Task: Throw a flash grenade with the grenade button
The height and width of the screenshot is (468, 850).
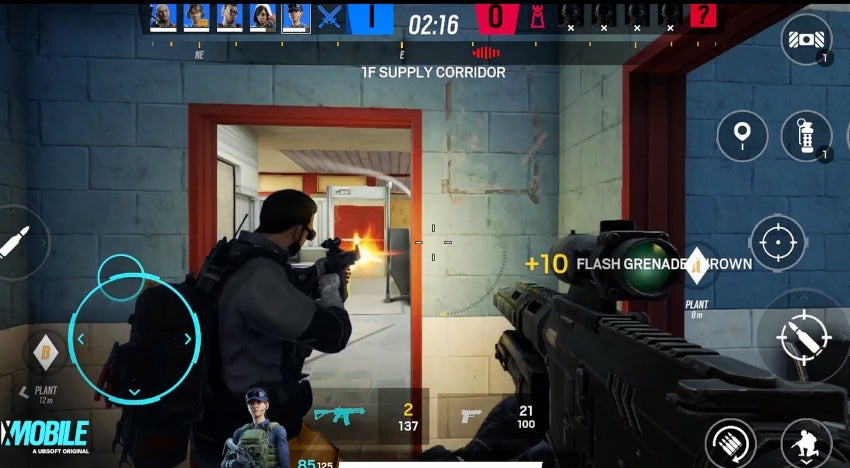Action: (806, 135)
